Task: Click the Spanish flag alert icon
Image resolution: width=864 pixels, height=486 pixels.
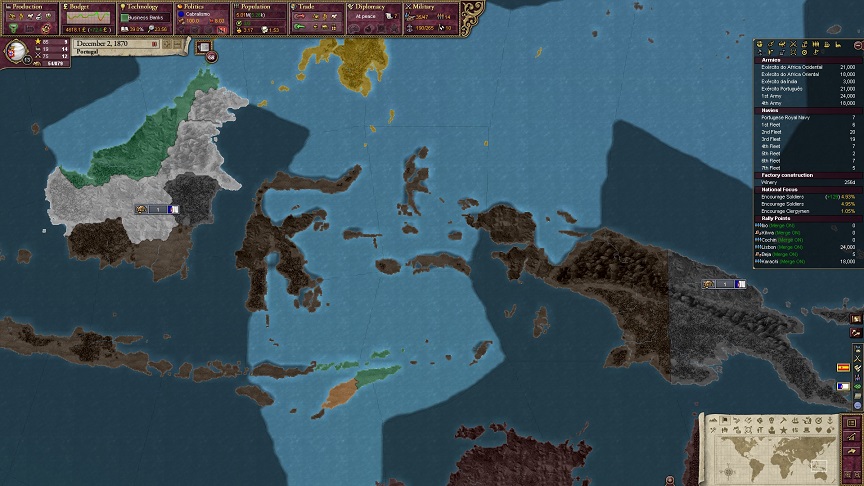Action: [843, 369]
